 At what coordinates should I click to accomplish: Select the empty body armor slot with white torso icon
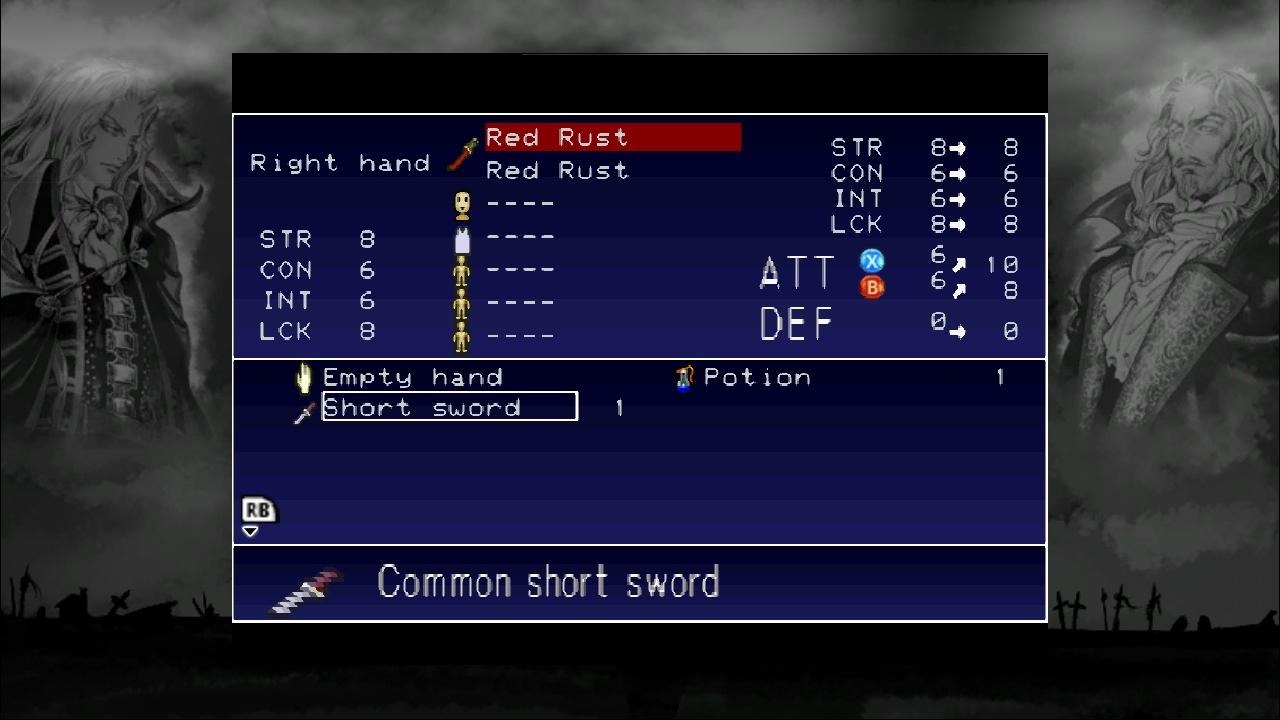519,237
